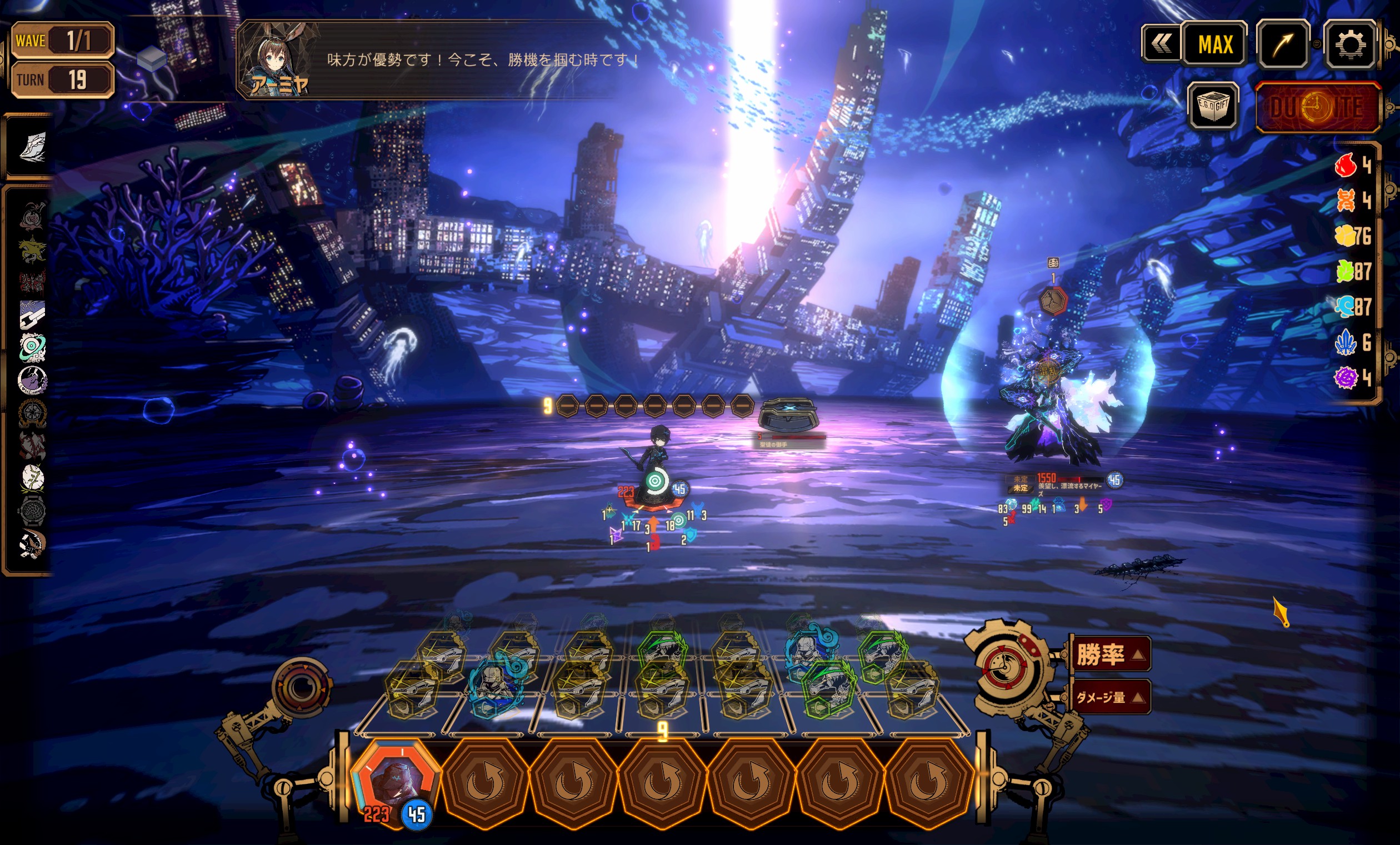Click the blue crystal Pride resource icon
1400x845 pixels.
(x=1346, y=342)
